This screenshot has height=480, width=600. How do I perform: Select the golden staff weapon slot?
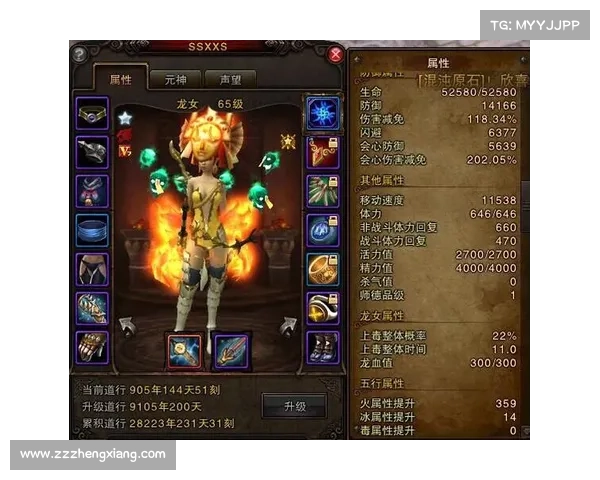pyautogui.click(x=184, y=351)
